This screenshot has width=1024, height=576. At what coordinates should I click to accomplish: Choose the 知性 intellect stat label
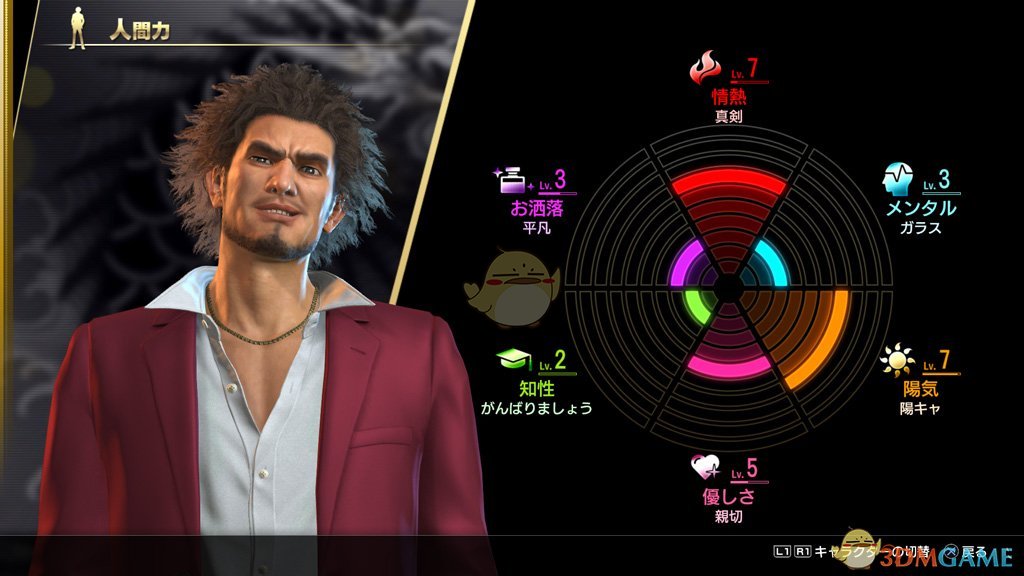click(x=537, y=388)
